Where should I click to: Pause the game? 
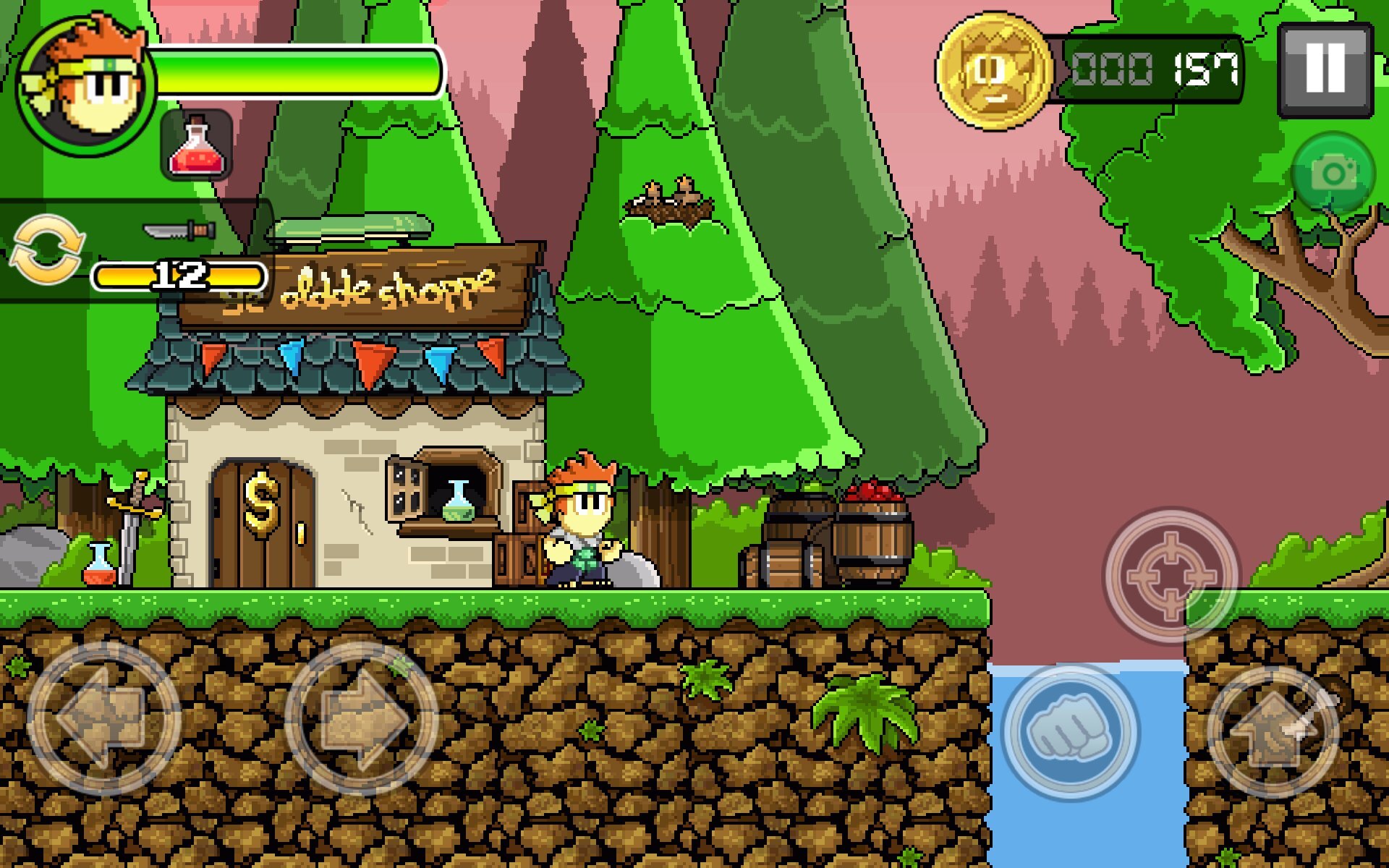1325,69
